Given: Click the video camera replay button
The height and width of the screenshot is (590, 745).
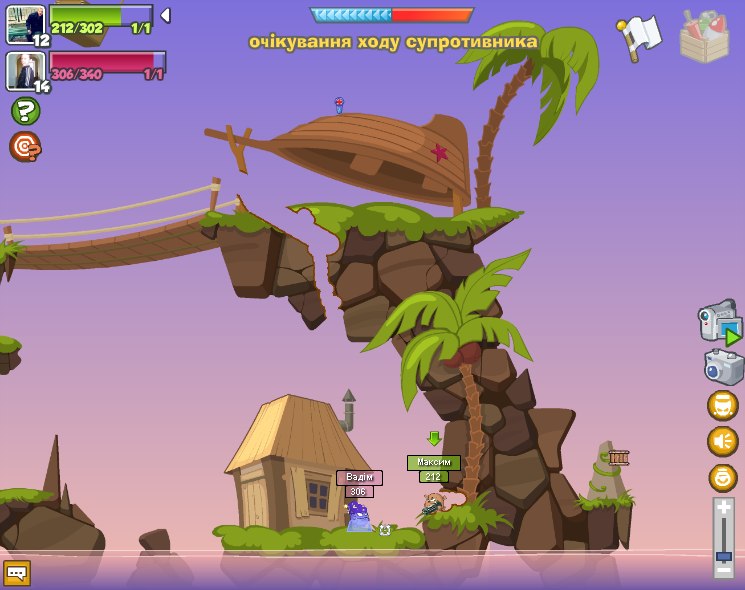Looking at the screenshot, I should (720, 323).
